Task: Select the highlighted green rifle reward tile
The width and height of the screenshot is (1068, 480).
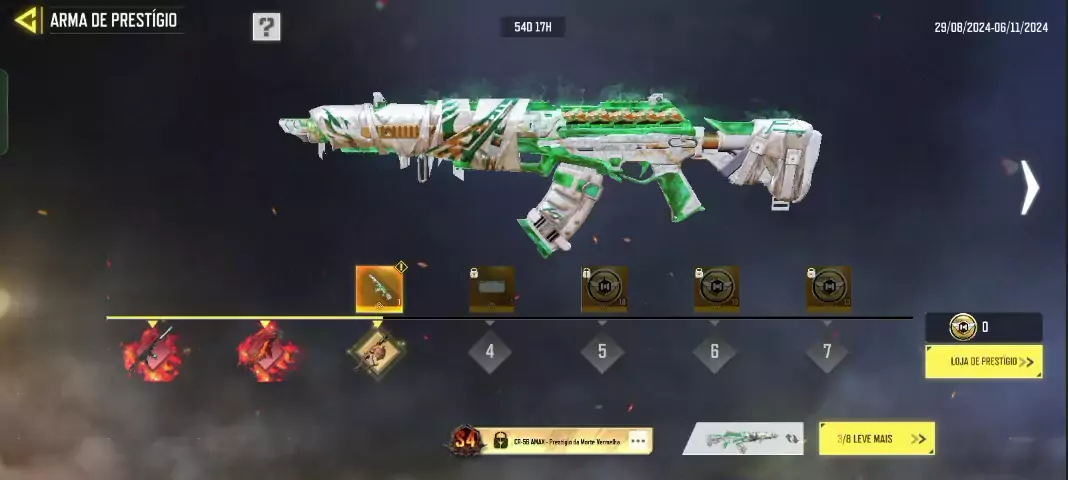Action: (x=379, y=288)
